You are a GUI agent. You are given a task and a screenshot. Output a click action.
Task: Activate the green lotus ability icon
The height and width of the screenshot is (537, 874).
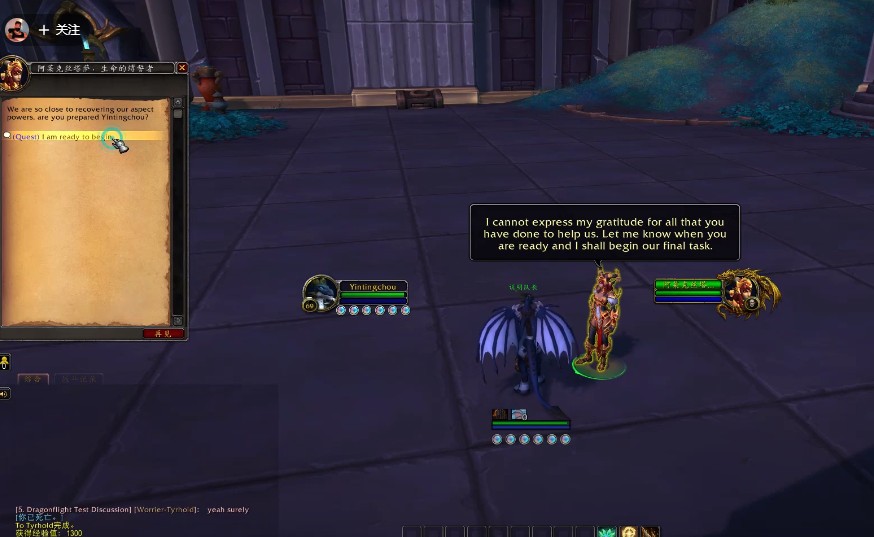607,532
